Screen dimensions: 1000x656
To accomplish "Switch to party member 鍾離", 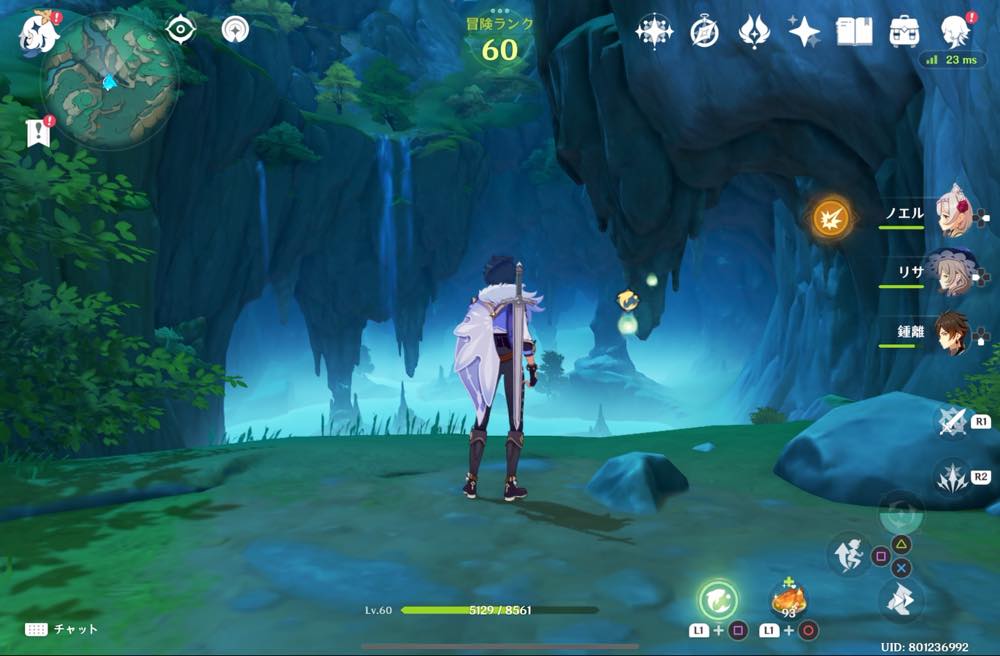I will [951, 331].
